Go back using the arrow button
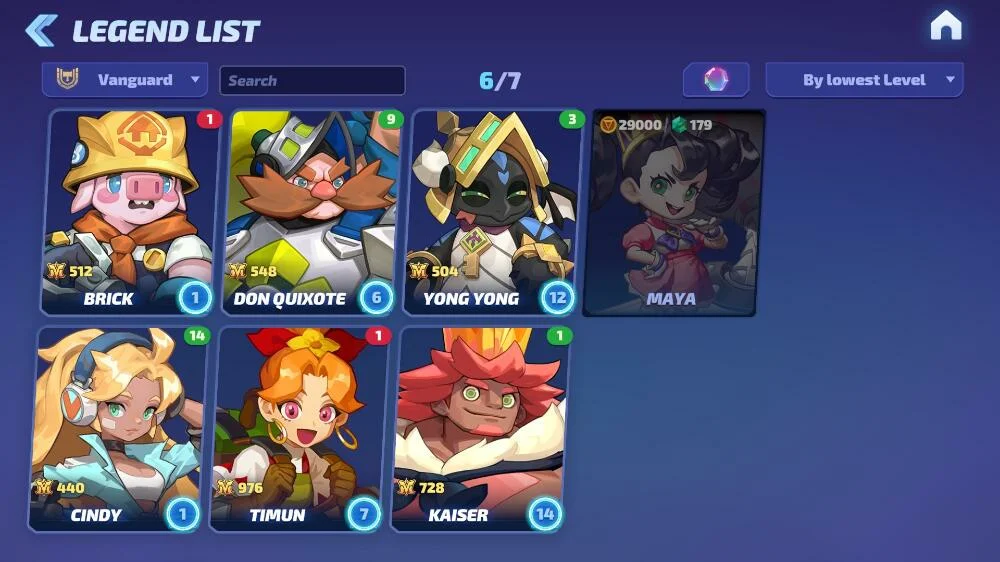Viewport: 1000px width, 562px height. (x=41, y=30)
